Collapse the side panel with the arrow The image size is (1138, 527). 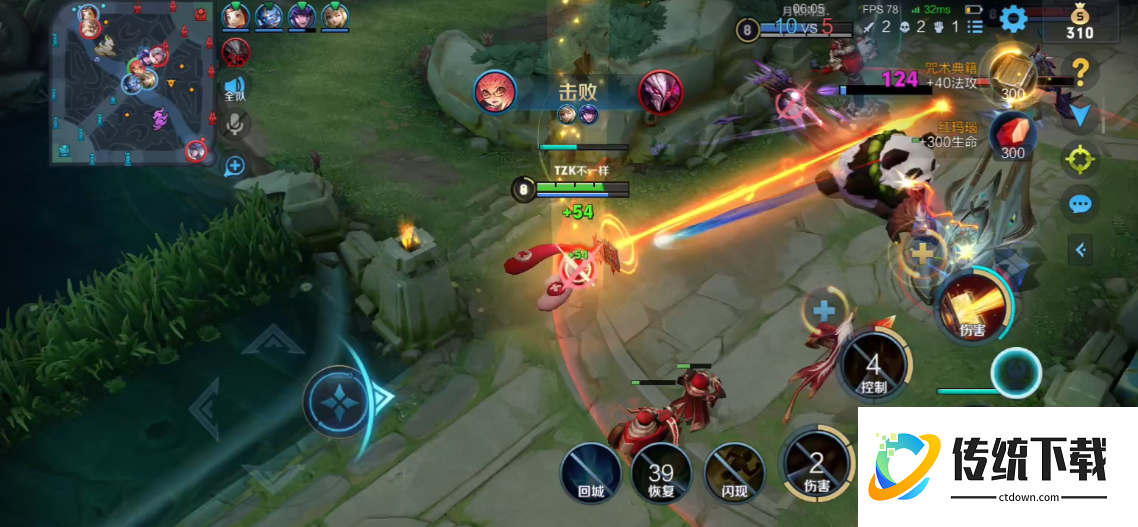point(1080,249)
